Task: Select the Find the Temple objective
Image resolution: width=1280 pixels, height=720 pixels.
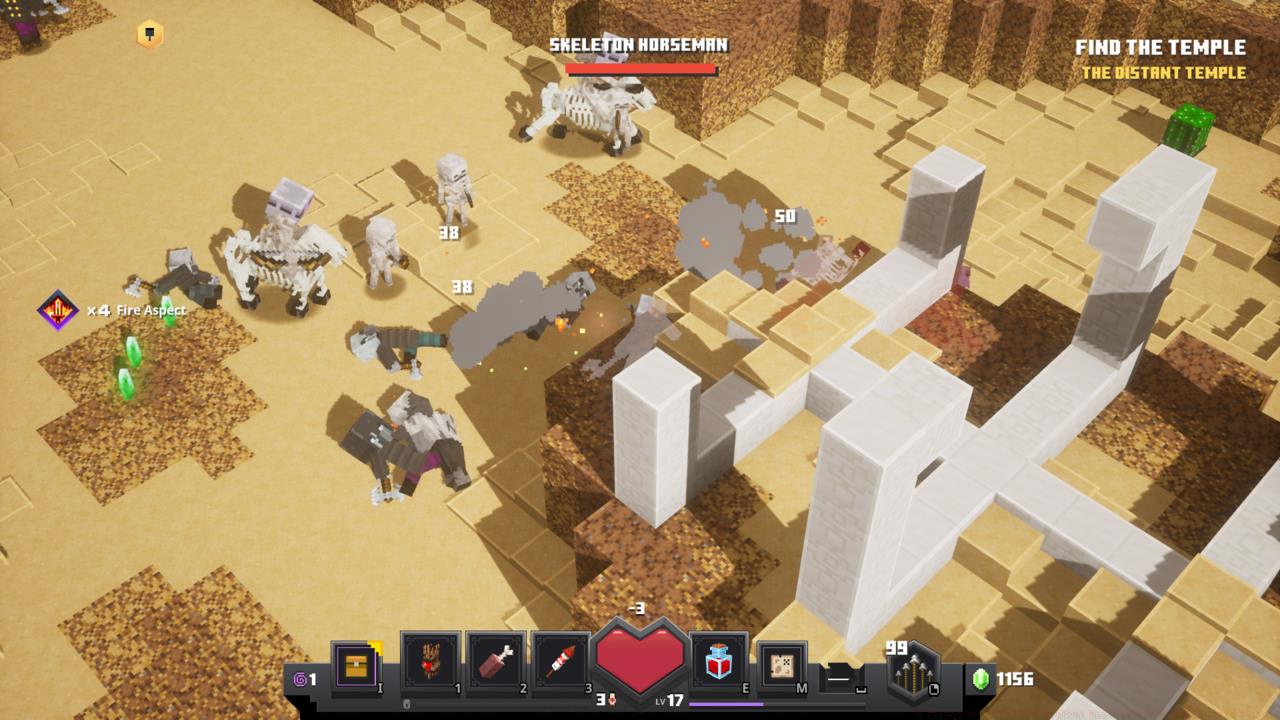Action: coord(1160,47)
